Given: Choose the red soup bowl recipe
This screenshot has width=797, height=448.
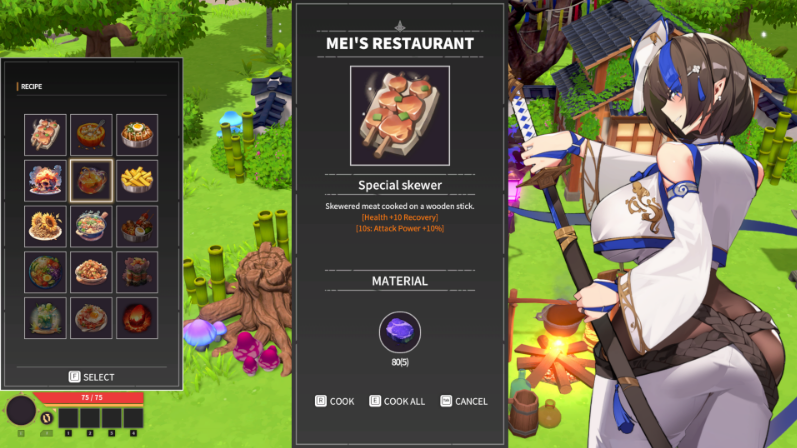Looking at the screenshot, I should 92,134.
